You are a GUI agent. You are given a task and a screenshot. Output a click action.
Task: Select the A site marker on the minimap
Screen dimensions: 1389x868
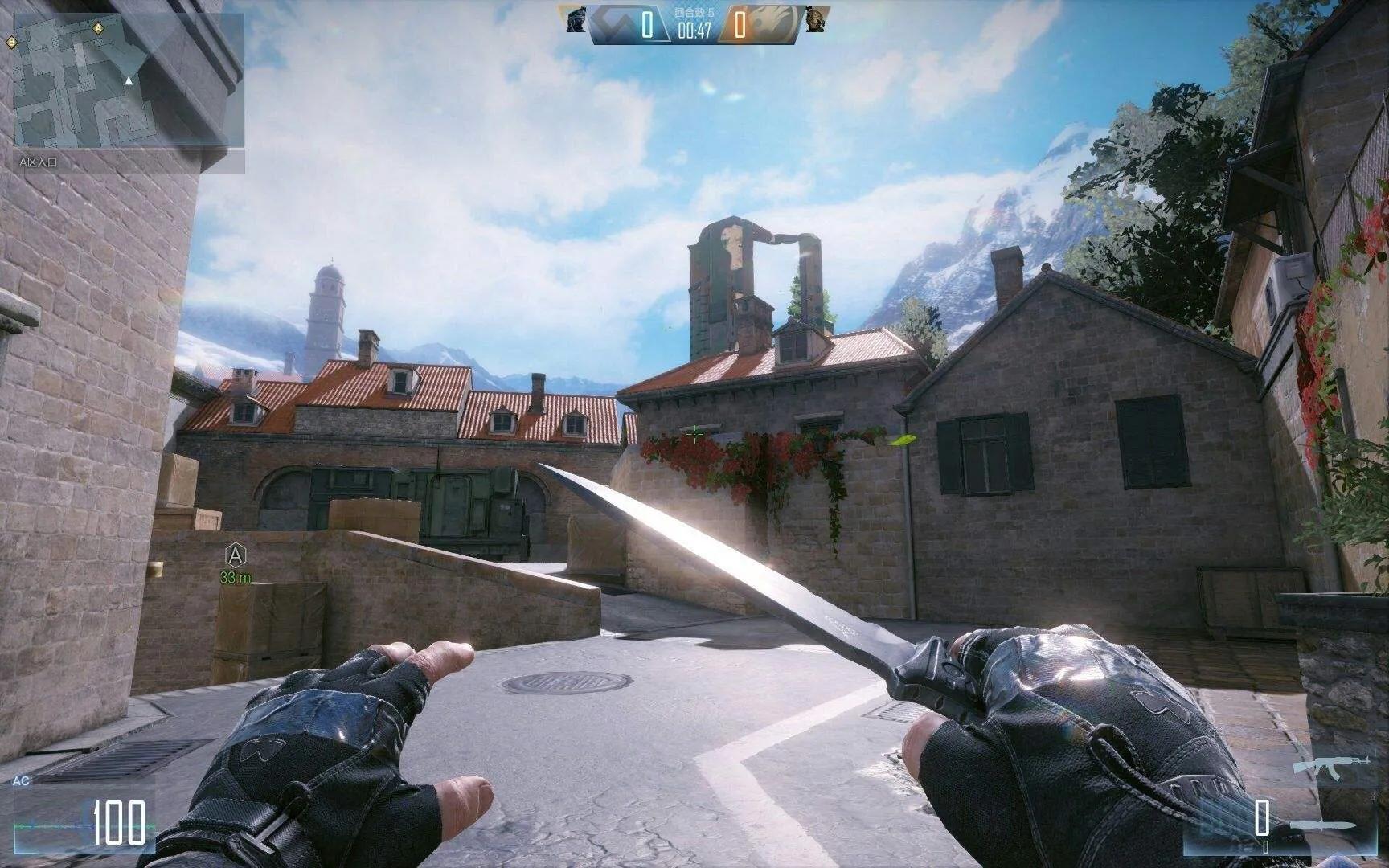(x=98, y=27)
